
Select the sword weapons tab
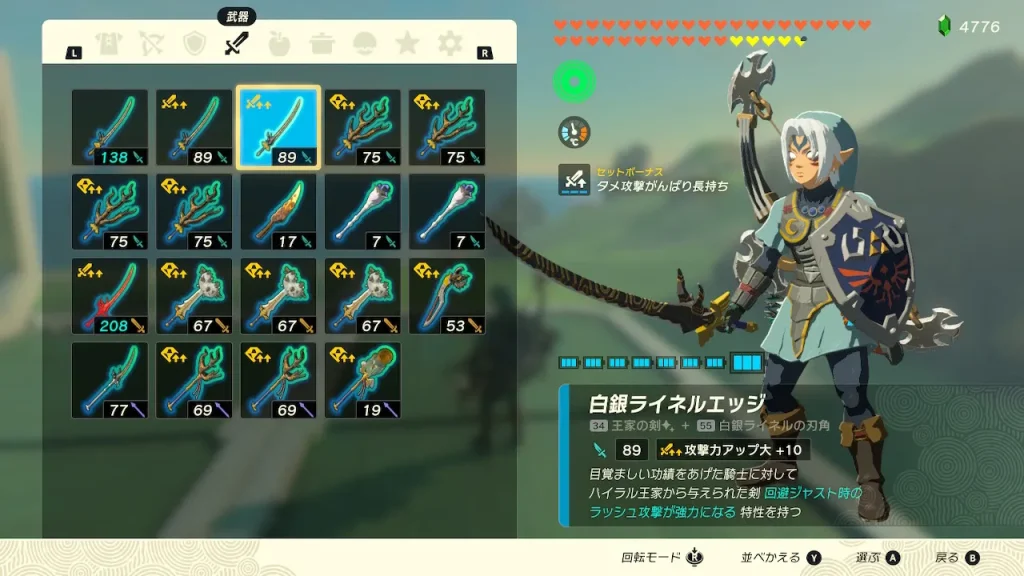236,44
